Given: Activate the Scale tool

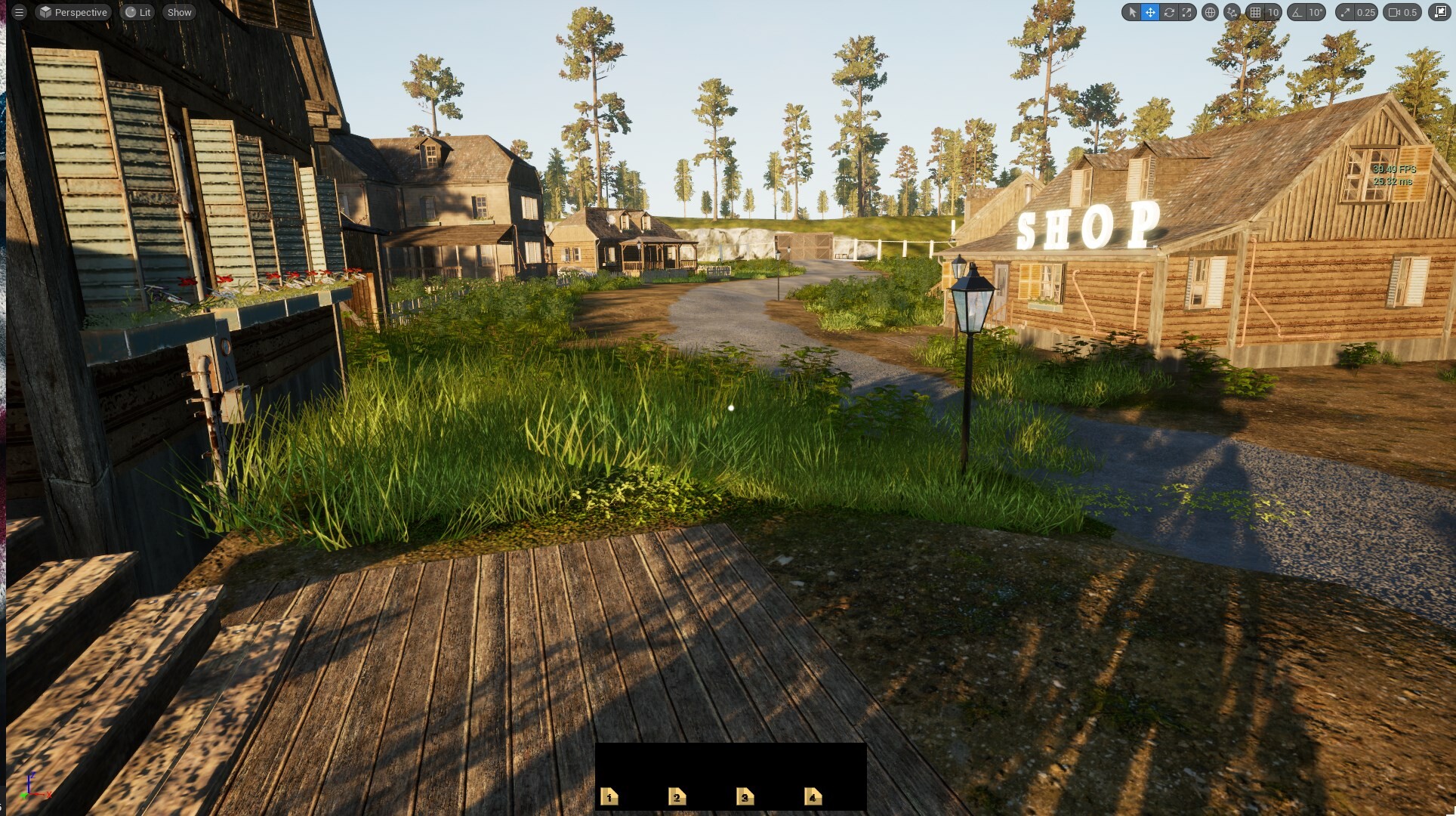Looking at the screenshot, I should [x=1187, y=12].
